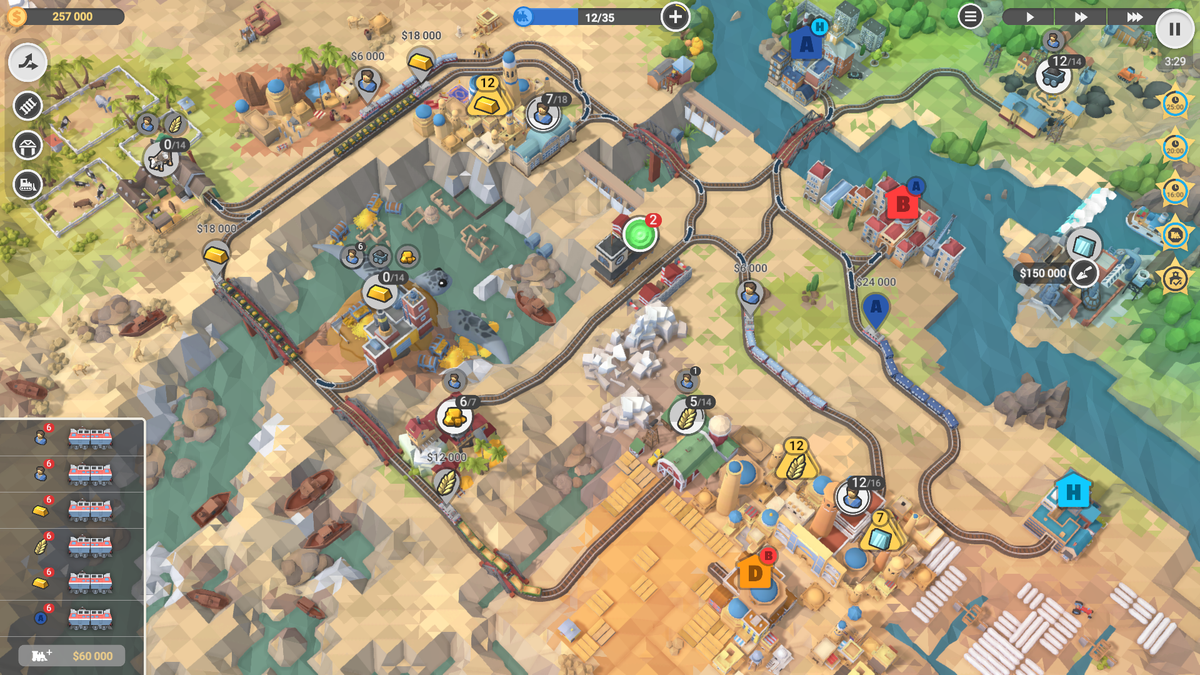1200x675 pixels.
Task: Select the track switch routing tool
Action: (28, 63)
